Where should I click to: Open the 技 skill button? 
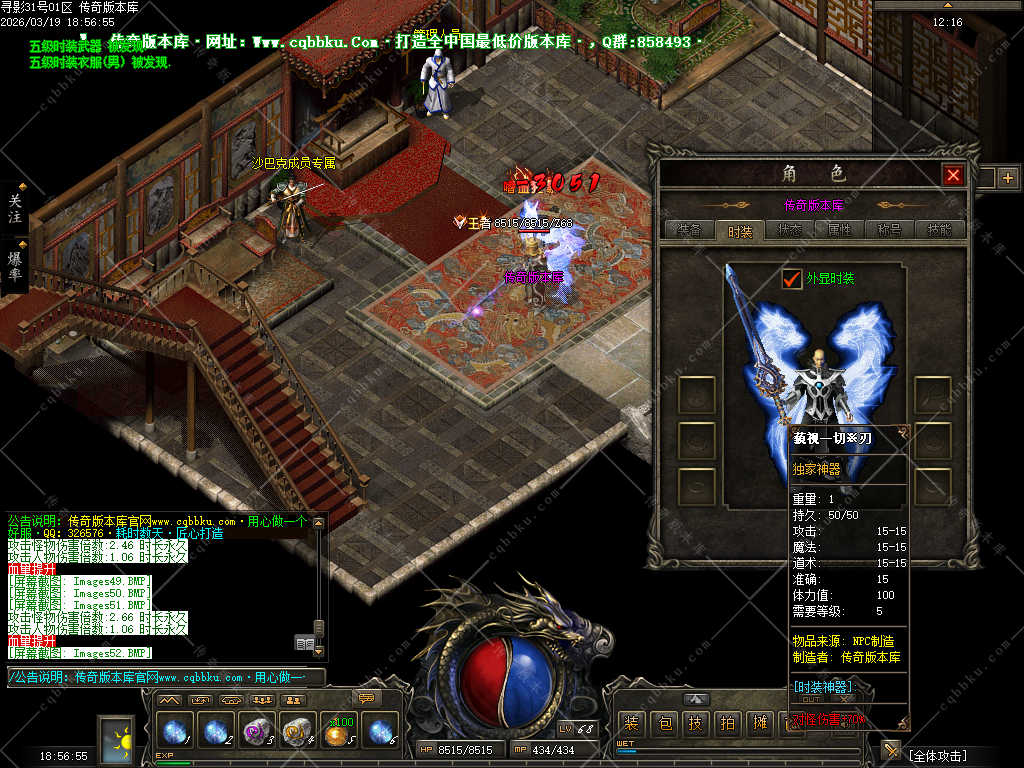(696, 723)
